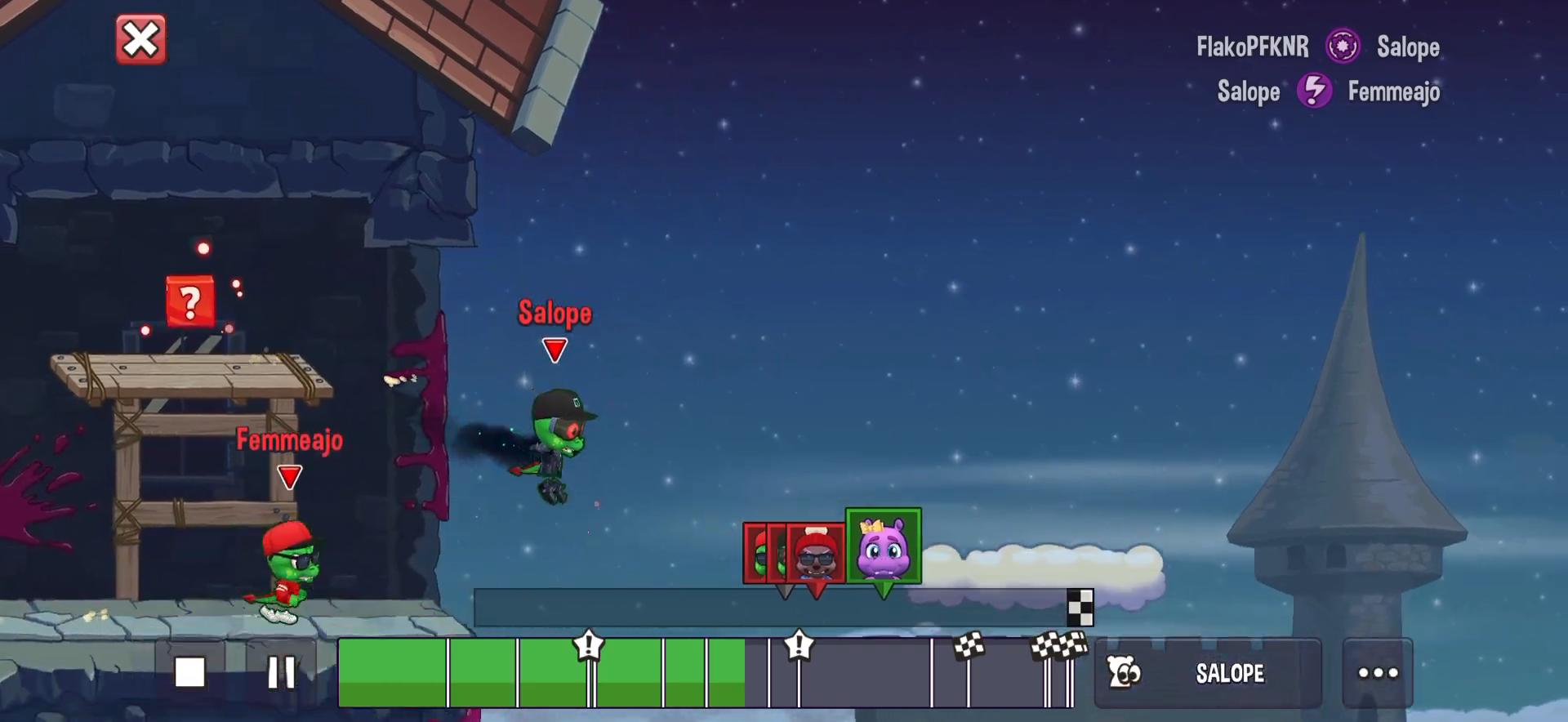Jump to the exclamation marker in the green section
Image resolution: width=1568 pixels, height=722 pixels.
(589, 647)
